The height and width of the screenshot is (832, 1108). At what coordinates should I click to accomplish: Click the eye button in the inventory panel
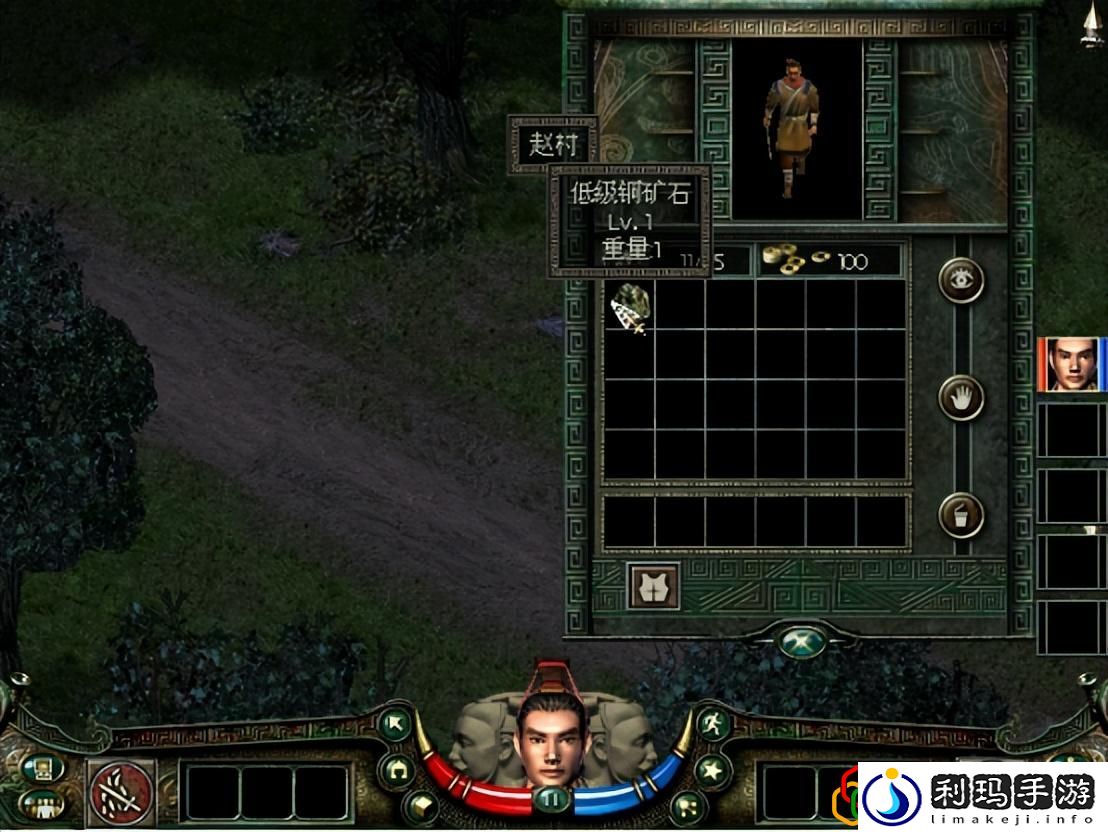click(x=961, y=281)
